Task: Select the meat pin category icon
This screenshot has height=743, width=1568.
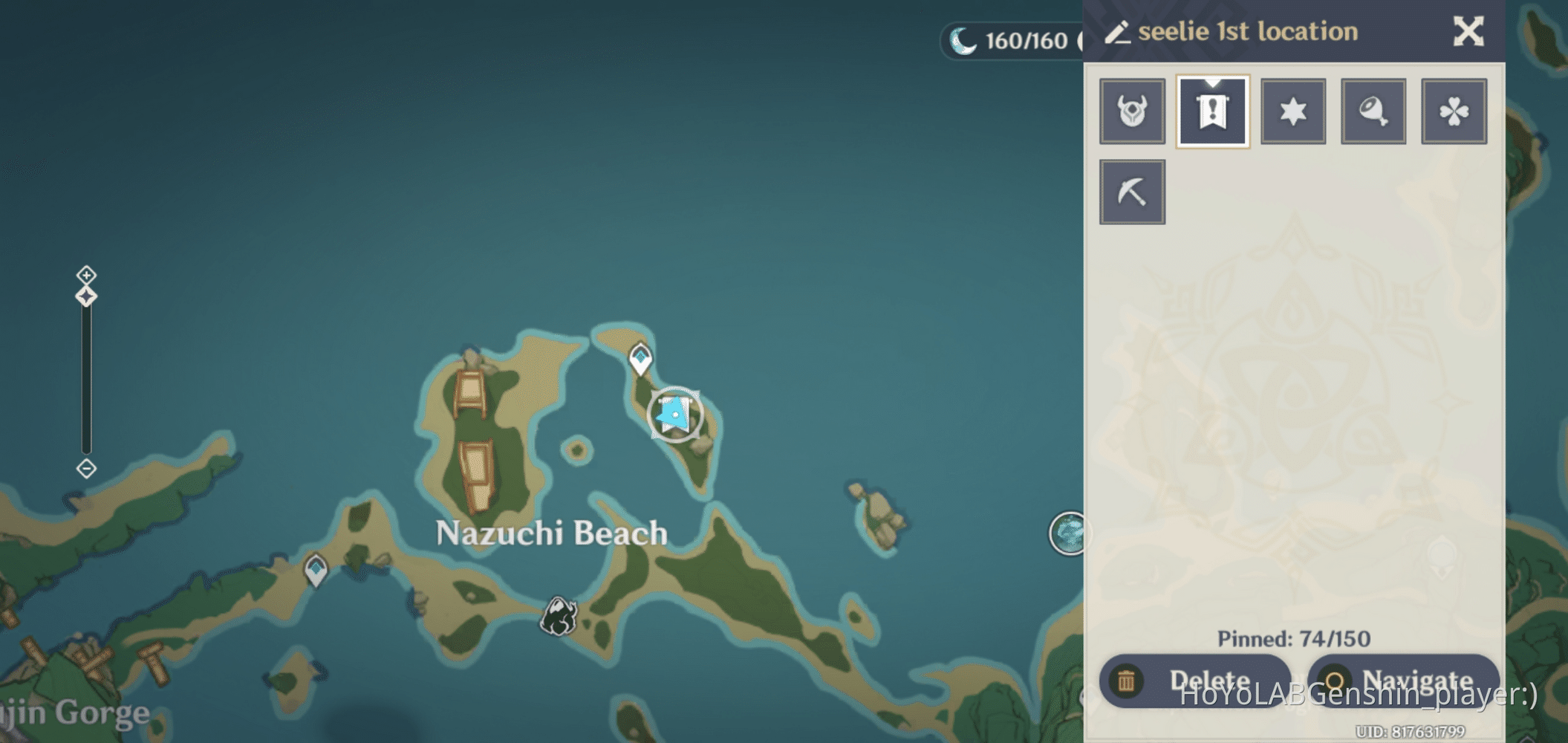Action: click(1373, 111)
